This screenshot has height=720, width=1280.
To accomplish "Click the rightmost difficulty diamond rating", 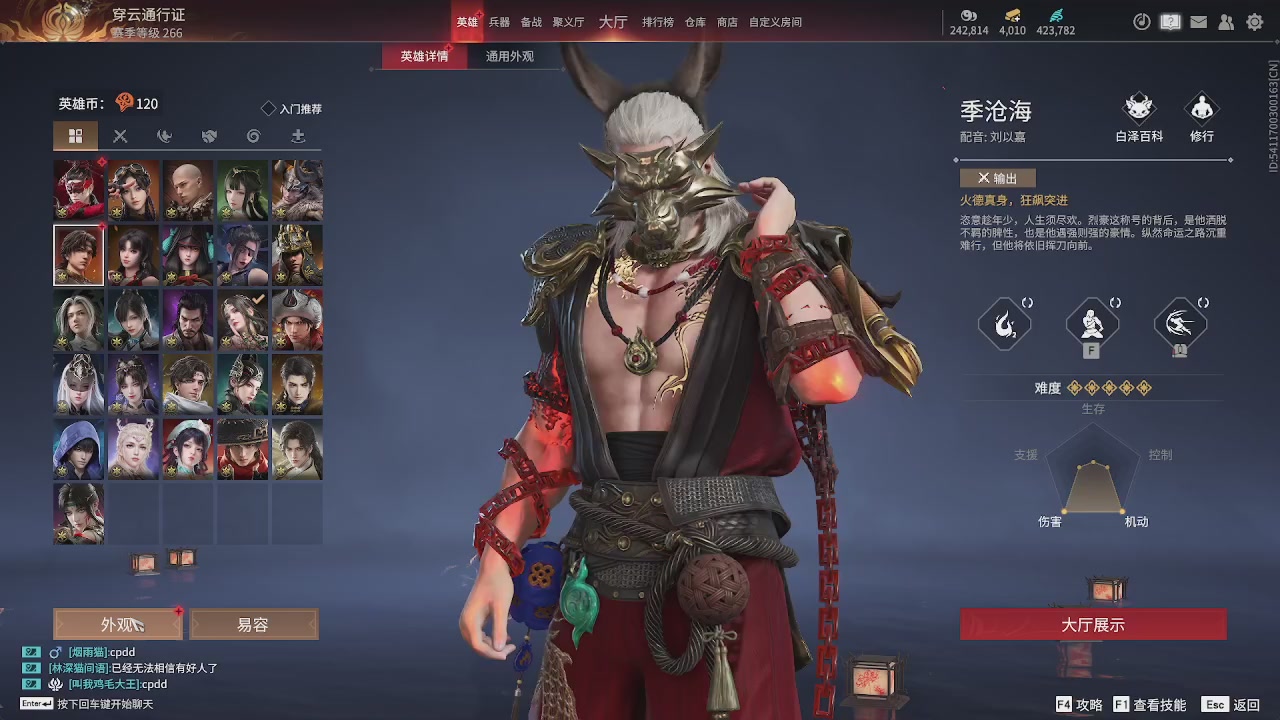I will point(1144,388).
